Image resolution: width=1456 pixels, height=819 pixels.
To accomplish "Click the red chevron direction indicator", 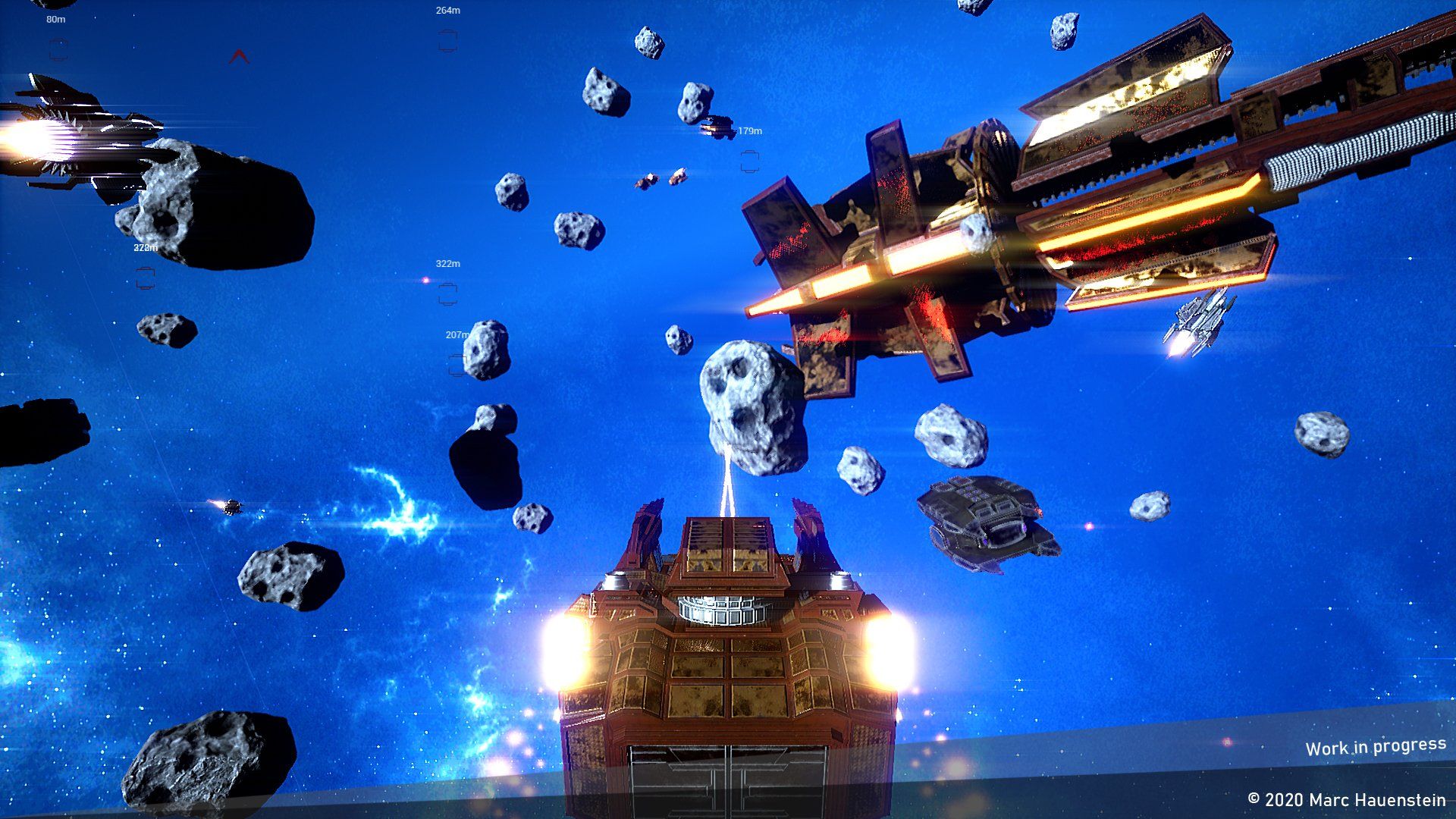I will [x=239, y=56].
